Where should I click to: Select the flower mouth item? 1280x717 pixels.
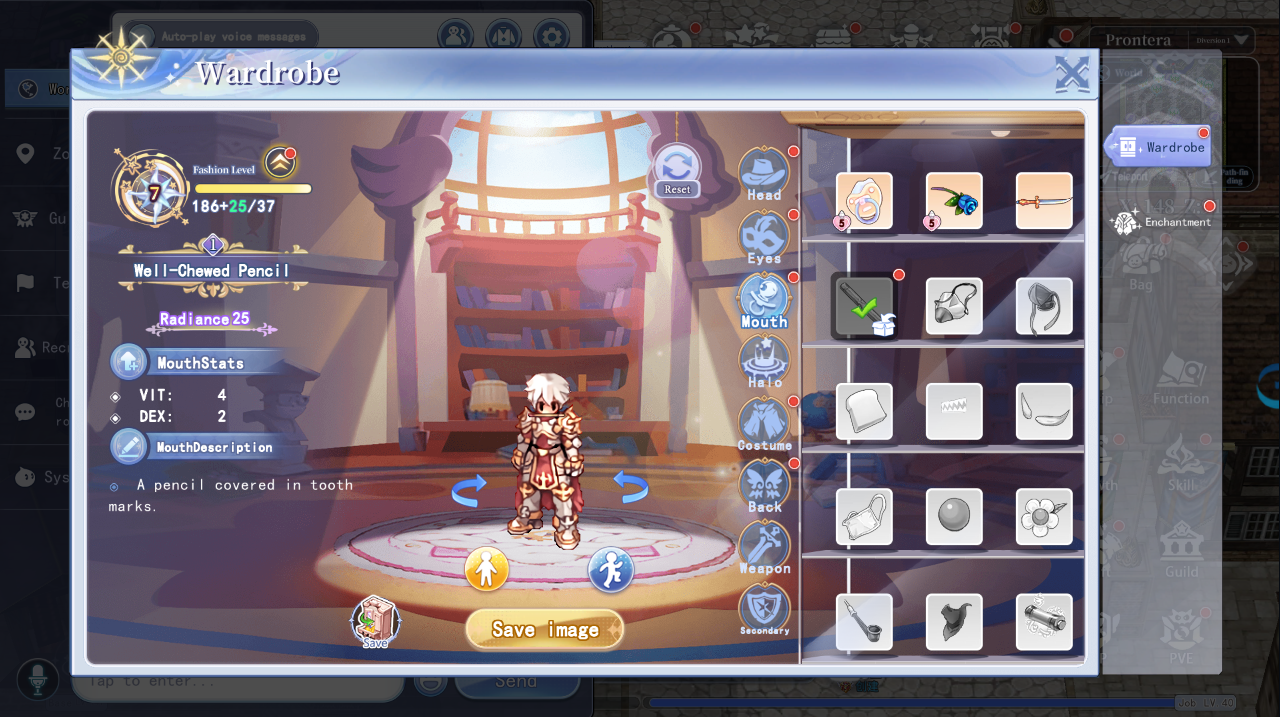point(1044,516)
